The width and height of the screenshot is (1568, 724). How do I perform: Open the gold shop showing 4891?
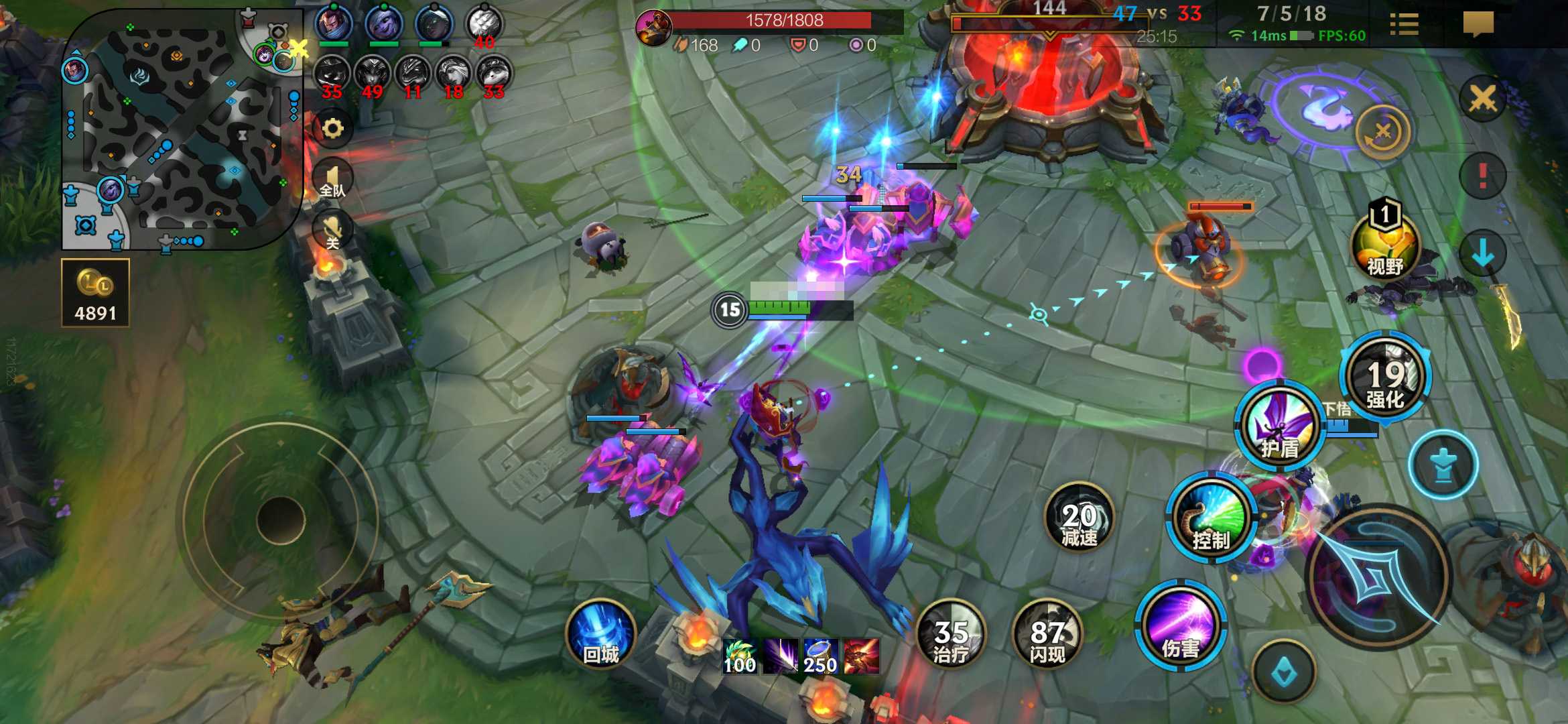(95, 293)
